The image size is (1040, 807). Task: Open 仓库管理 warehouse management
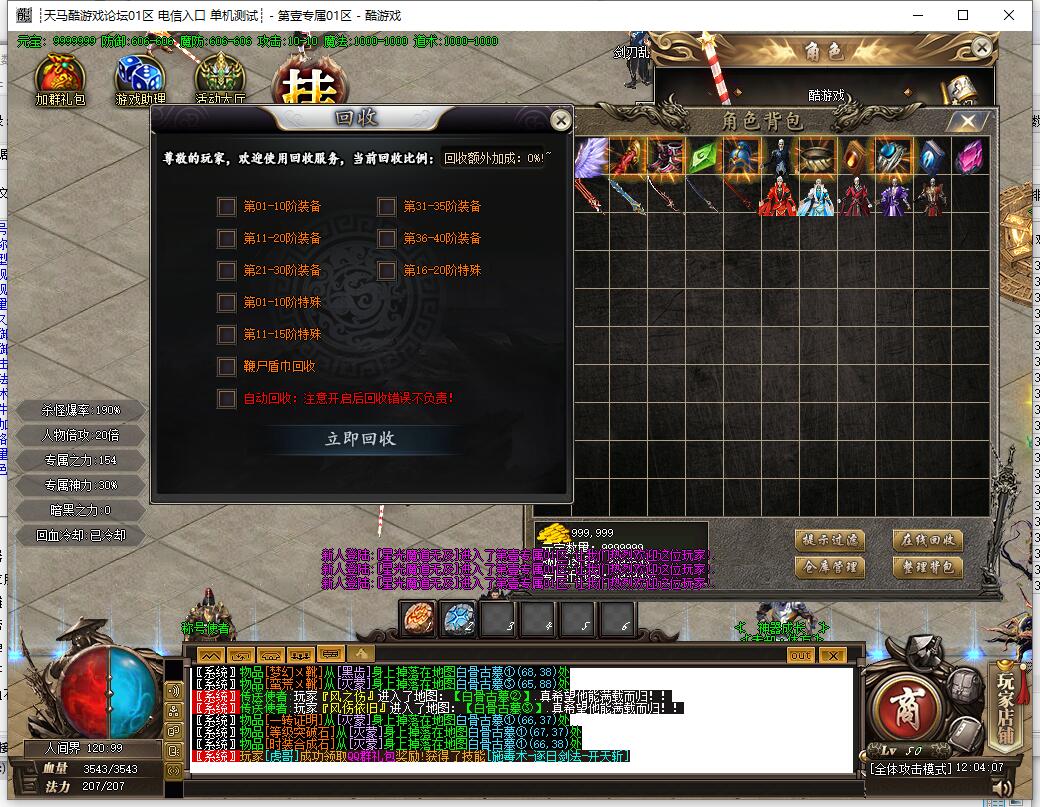coord(829,567)
